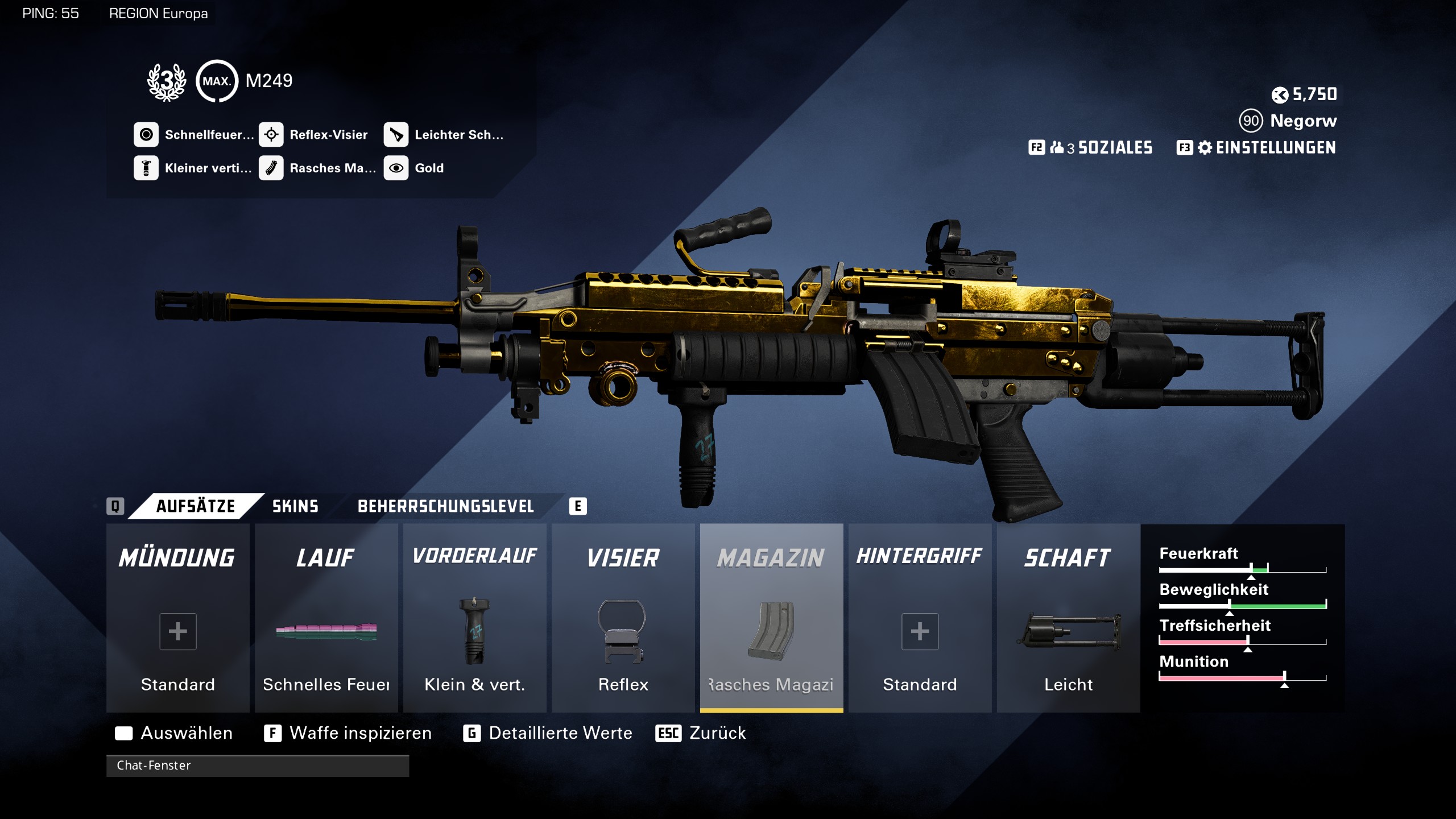Viewport: 1456px width, 819px height.
Task: Click the Rasches Magazin badge icon
Action: click(272, 168)
